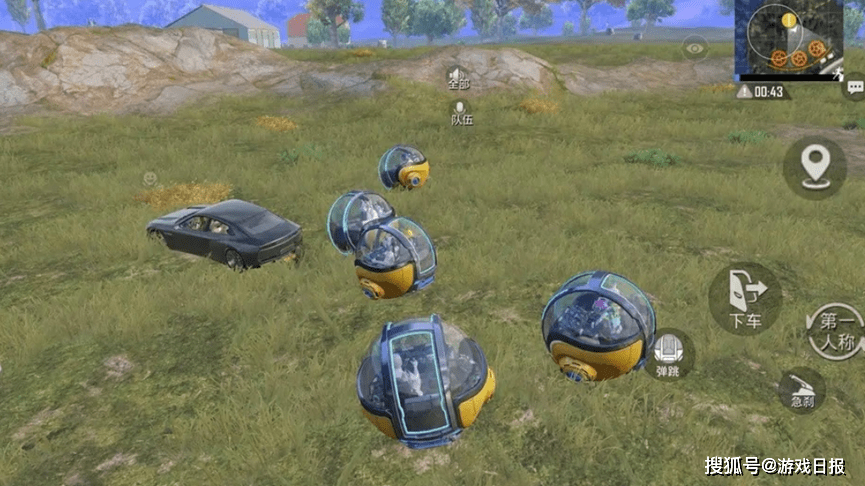Hit the 急刹 emergency brake button
865x486 pixels.
pyautogui.click(x=802, y=389)
